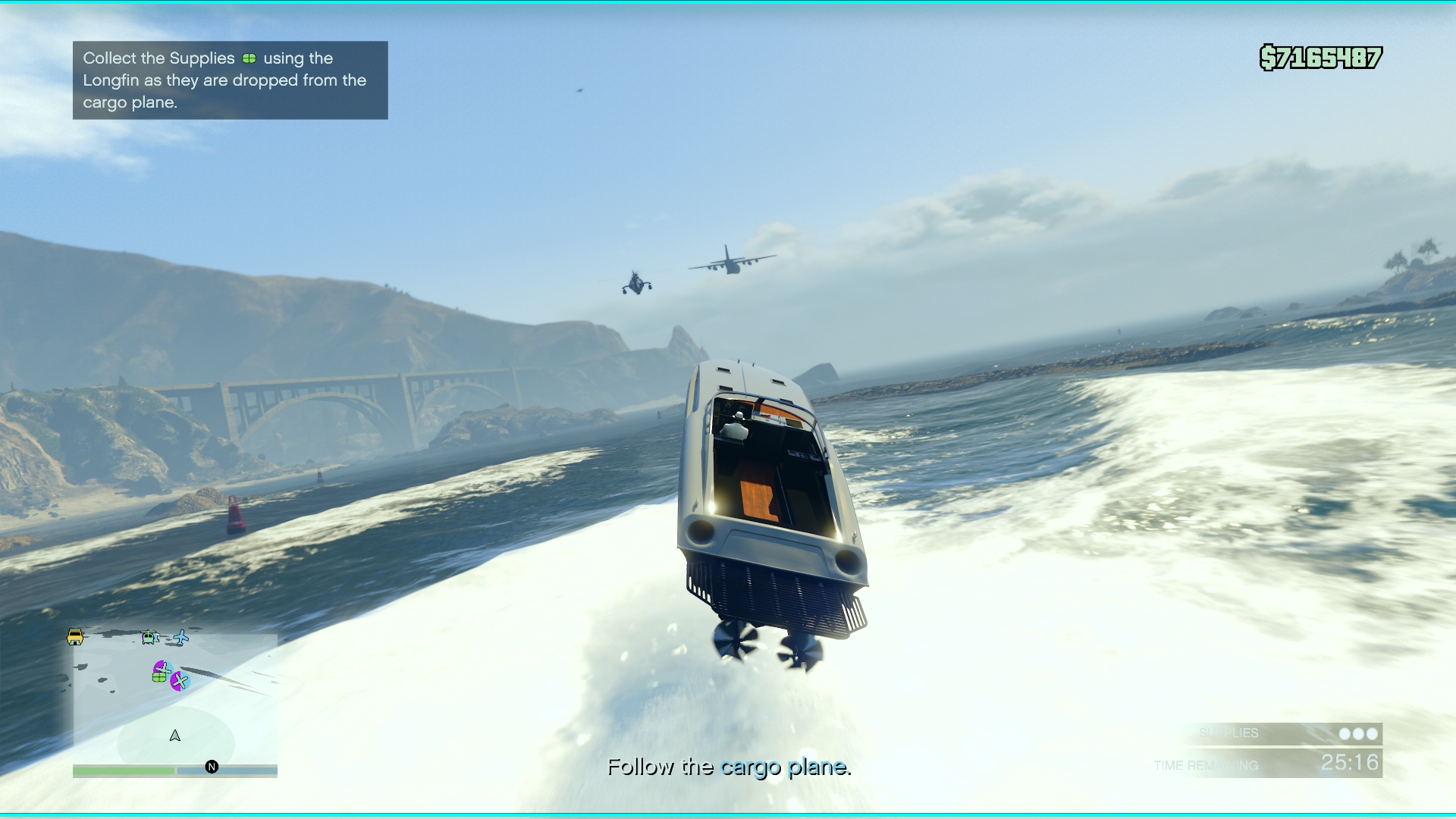Select the SUPPLIES label

tap(1229, 733)
